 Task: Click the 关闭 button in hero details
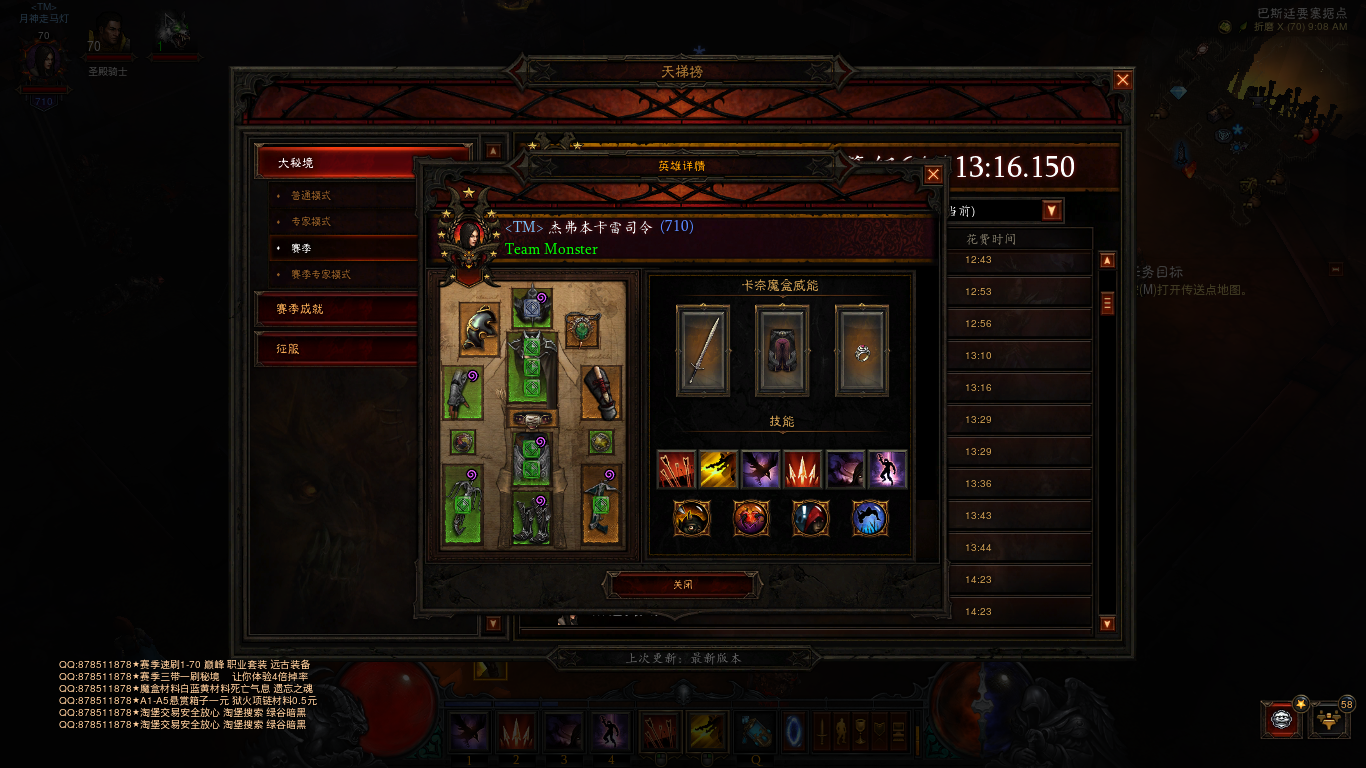(682, 585)
